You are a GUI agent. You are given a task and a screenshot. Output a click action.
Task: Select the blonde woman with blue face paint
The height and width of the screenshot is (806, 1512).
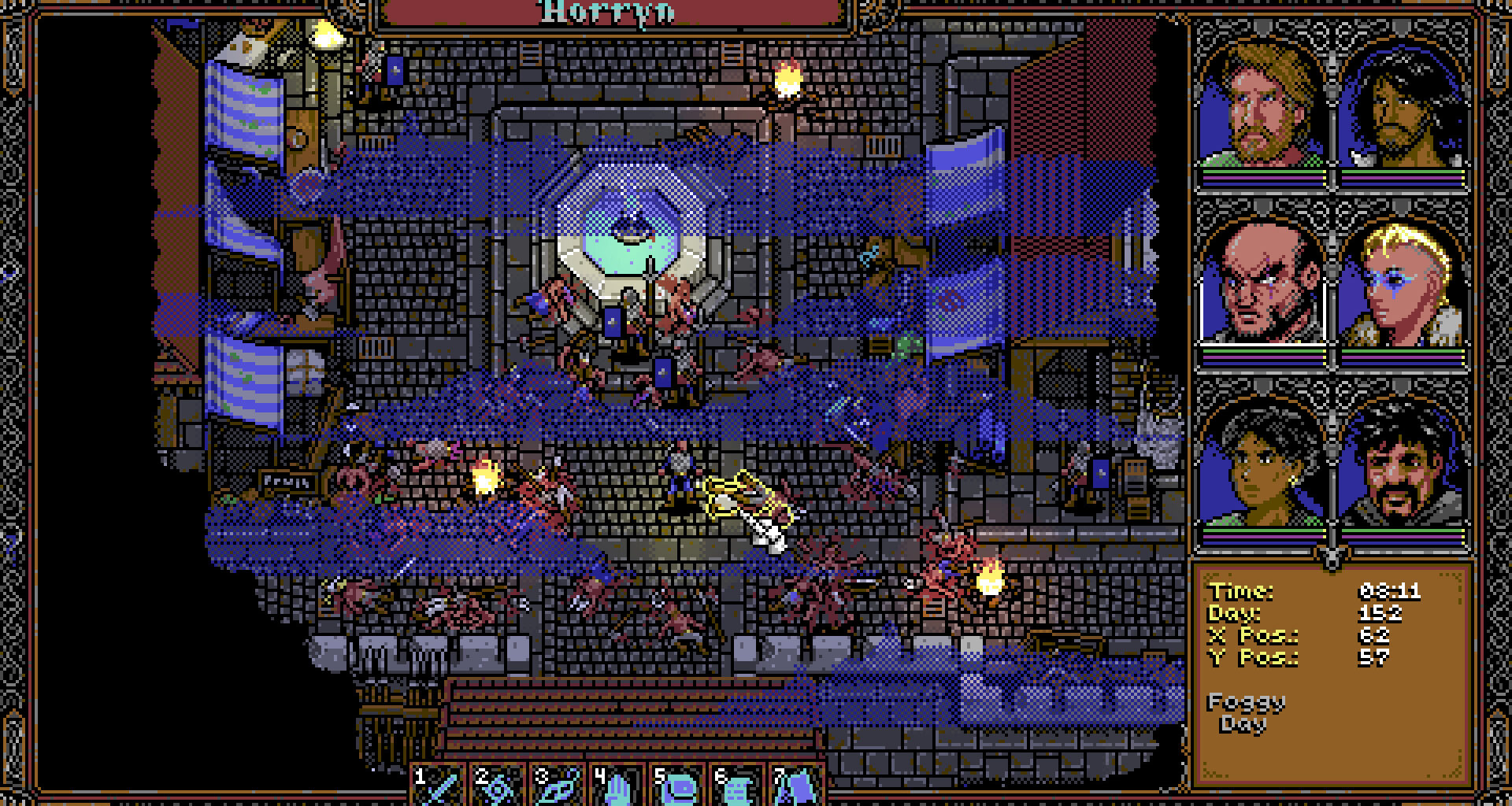(1401, 284)
